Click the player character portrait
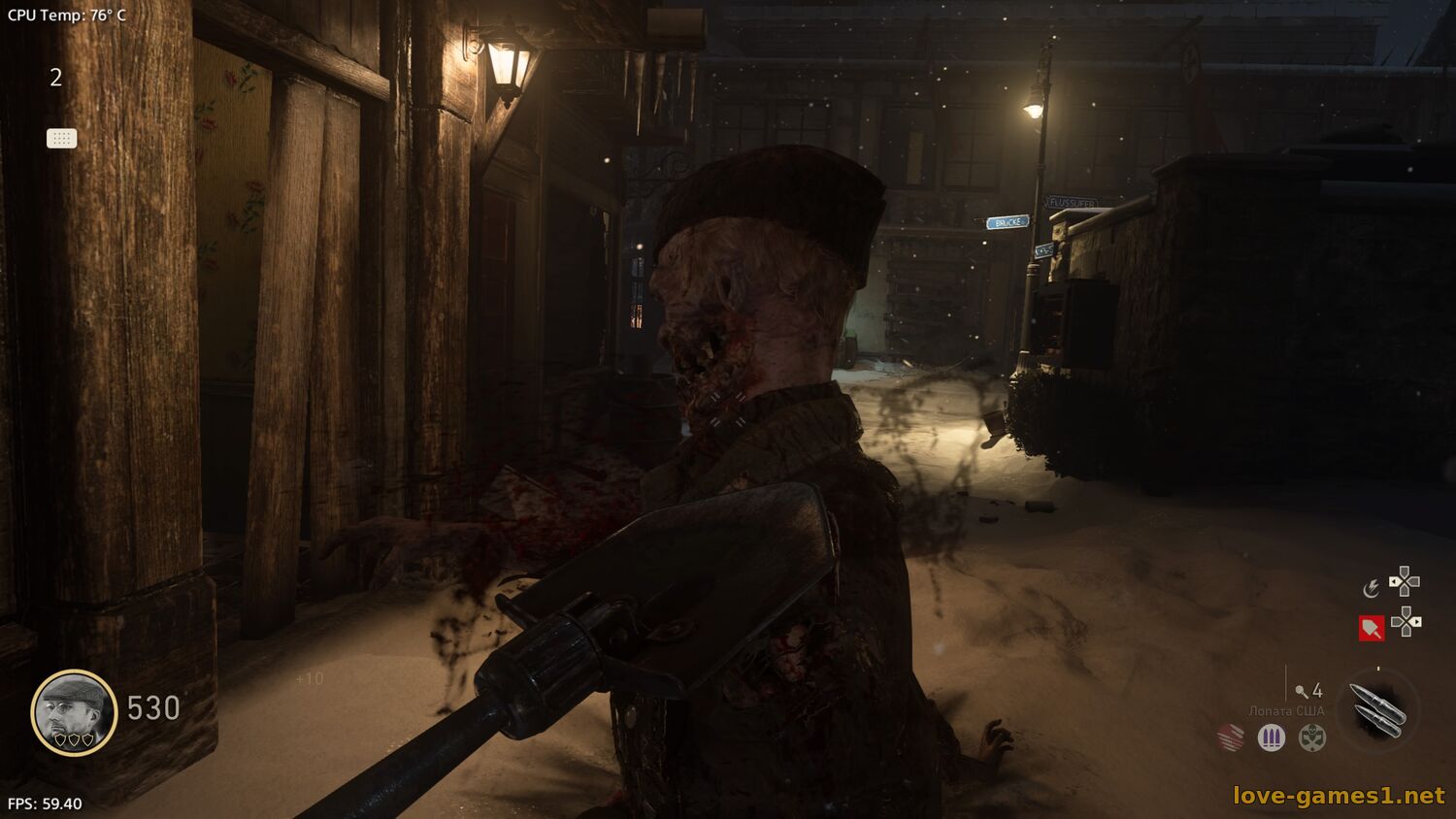1456x819 pixels. pyautogui.click(x=74, y=712)
